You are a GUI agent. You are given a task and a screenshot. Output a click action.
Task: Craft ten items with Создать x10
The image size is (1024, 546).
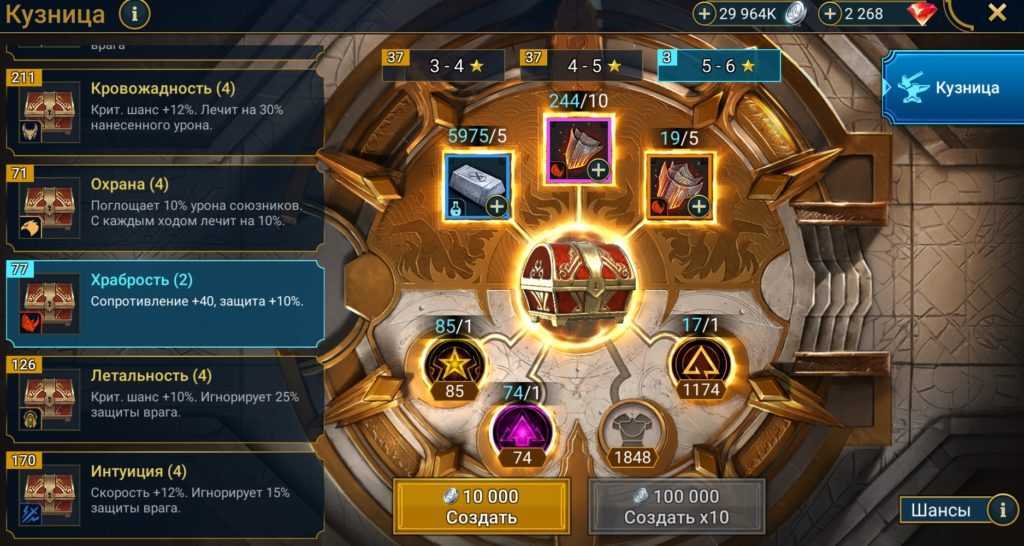[676, 506]
